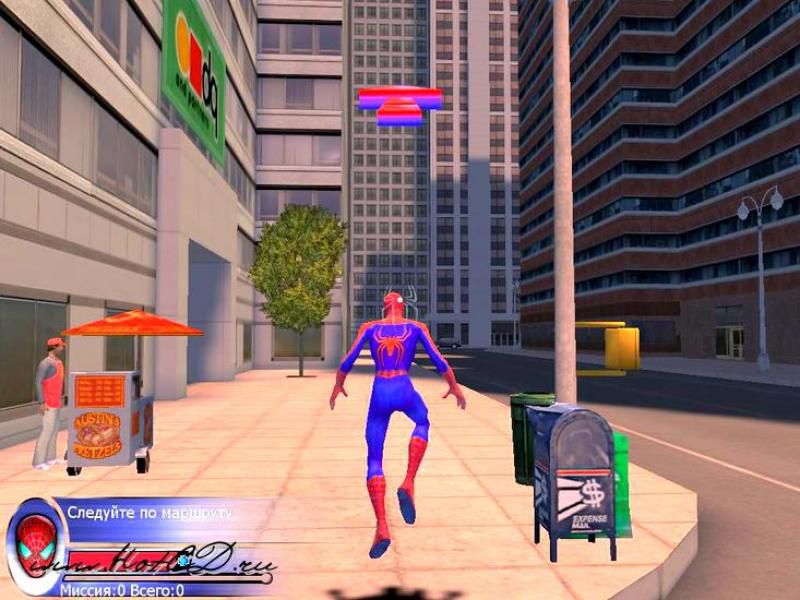This screenshot has width=800, height=600.
Task: Select the "Следуйте по маршруту" objective text
Action: click(x=152, y=513)
